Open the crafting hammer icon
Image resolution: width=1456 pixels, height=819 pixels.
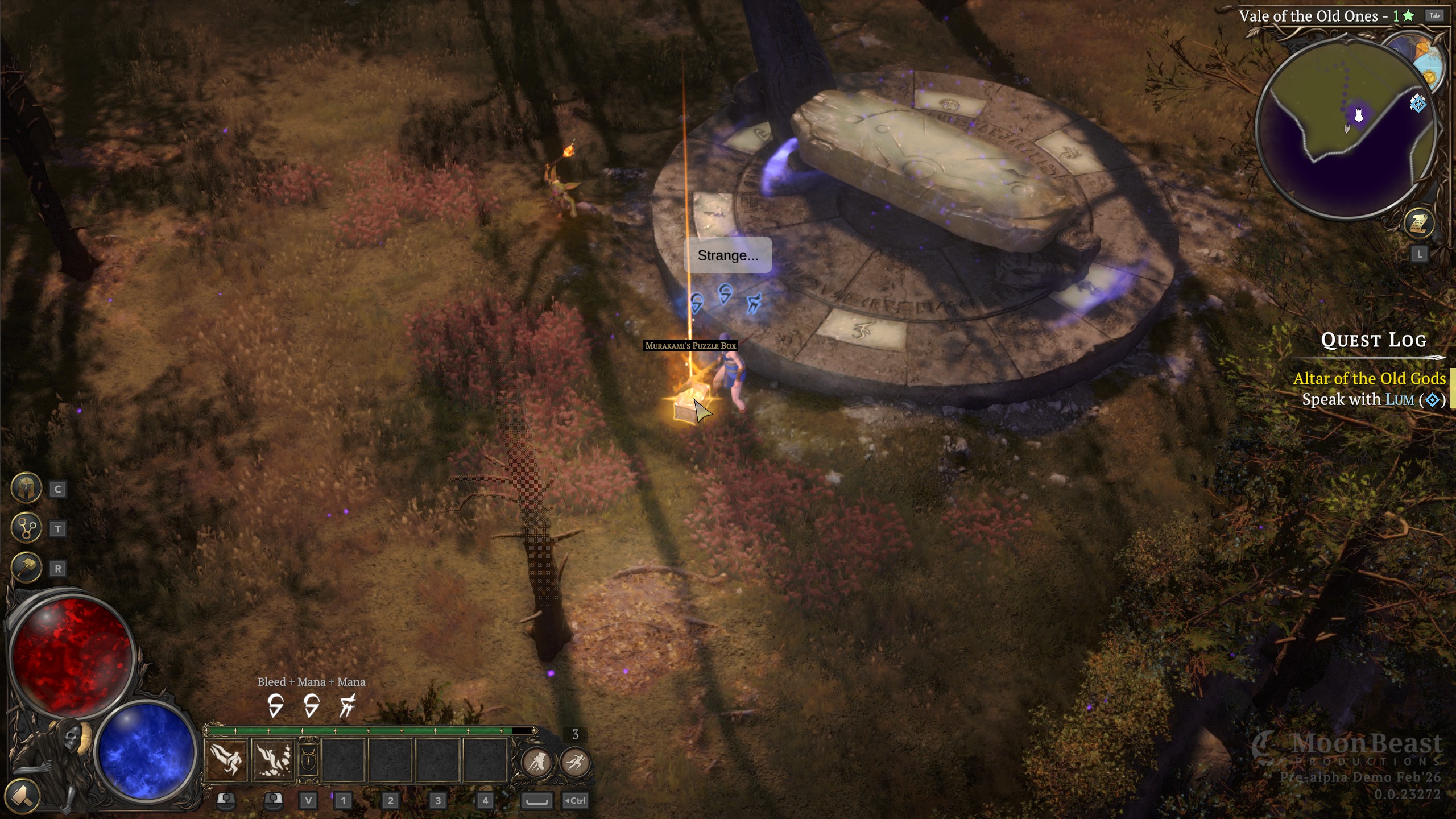point(26,567)
